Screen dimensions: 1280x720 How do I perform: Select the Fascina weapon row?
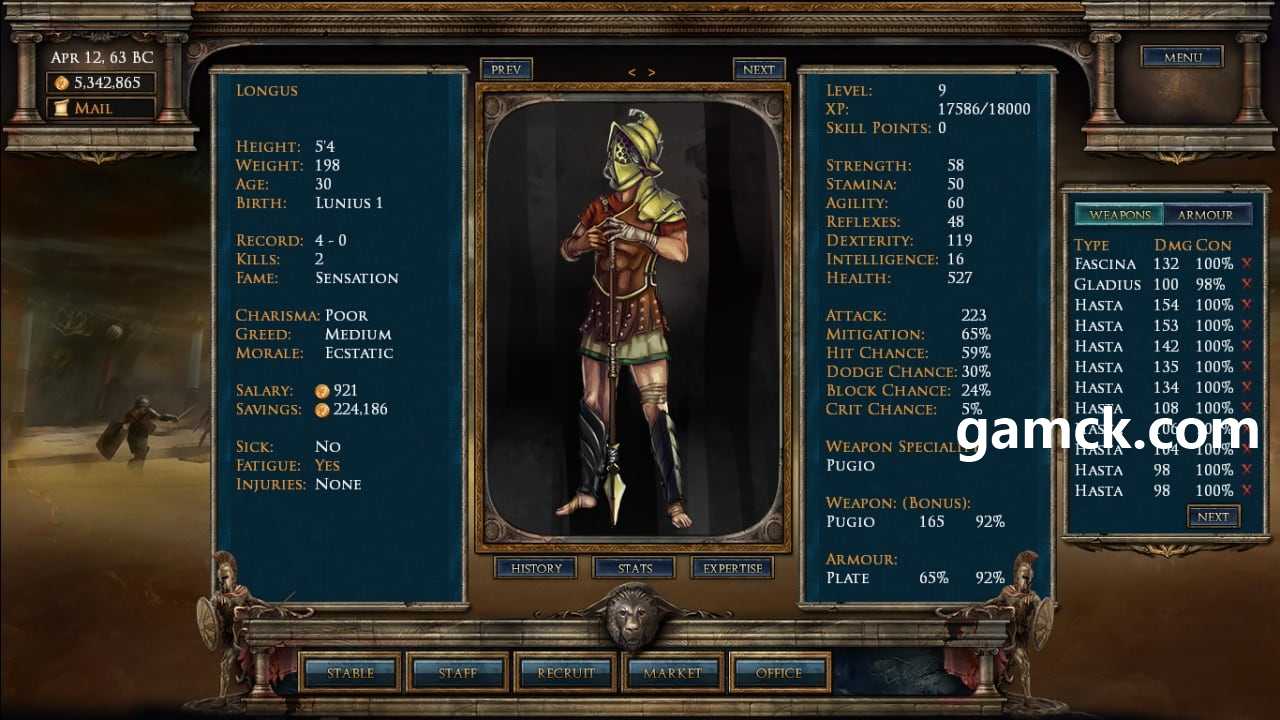(1105, 264)
